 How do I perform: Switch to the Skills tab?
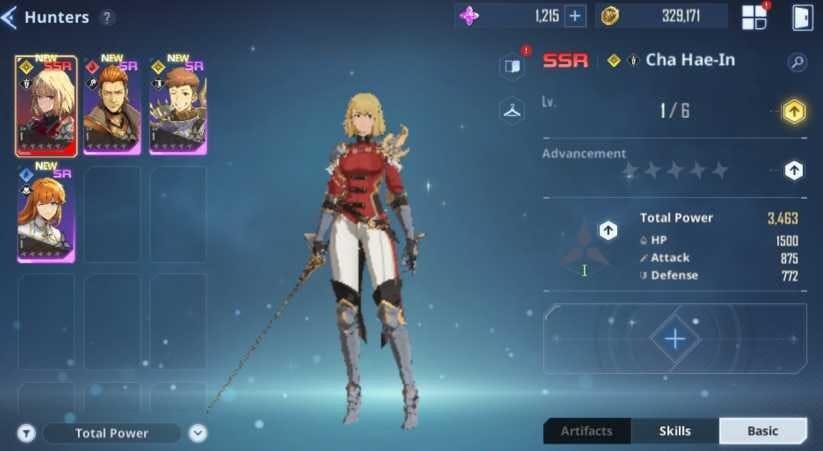[675, 431]
